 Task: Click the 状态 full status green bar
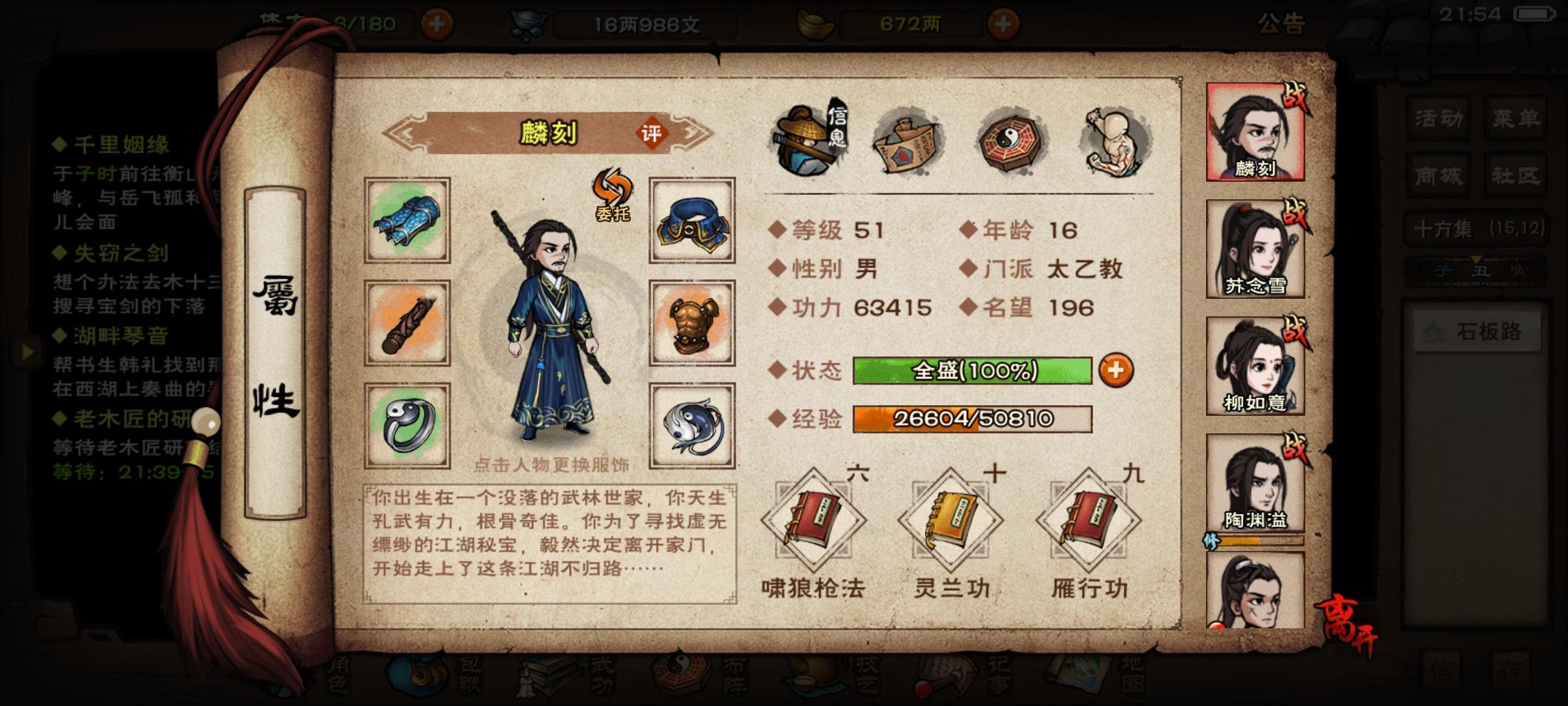click(973, 370)
